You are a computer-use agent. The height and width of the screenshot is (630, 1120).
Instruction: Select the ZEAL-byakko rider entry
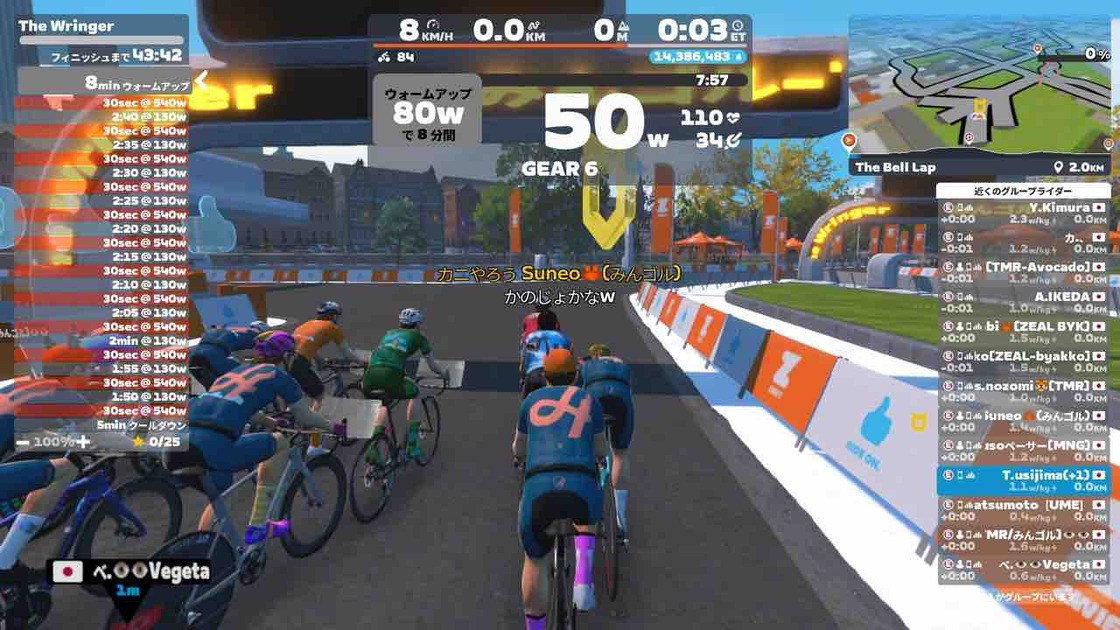[1024, 361]
